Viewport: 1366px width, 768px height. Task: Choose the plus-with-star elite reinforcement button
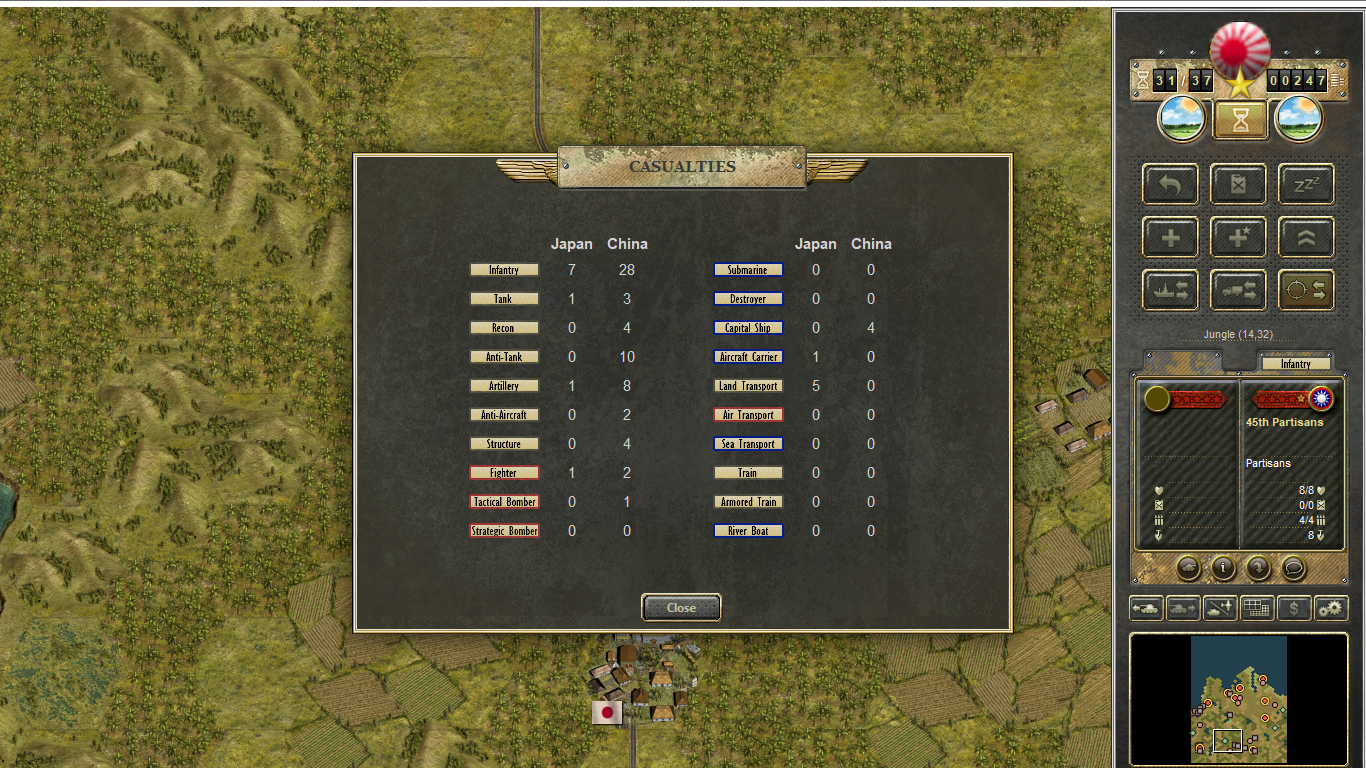pos(1238,237)
